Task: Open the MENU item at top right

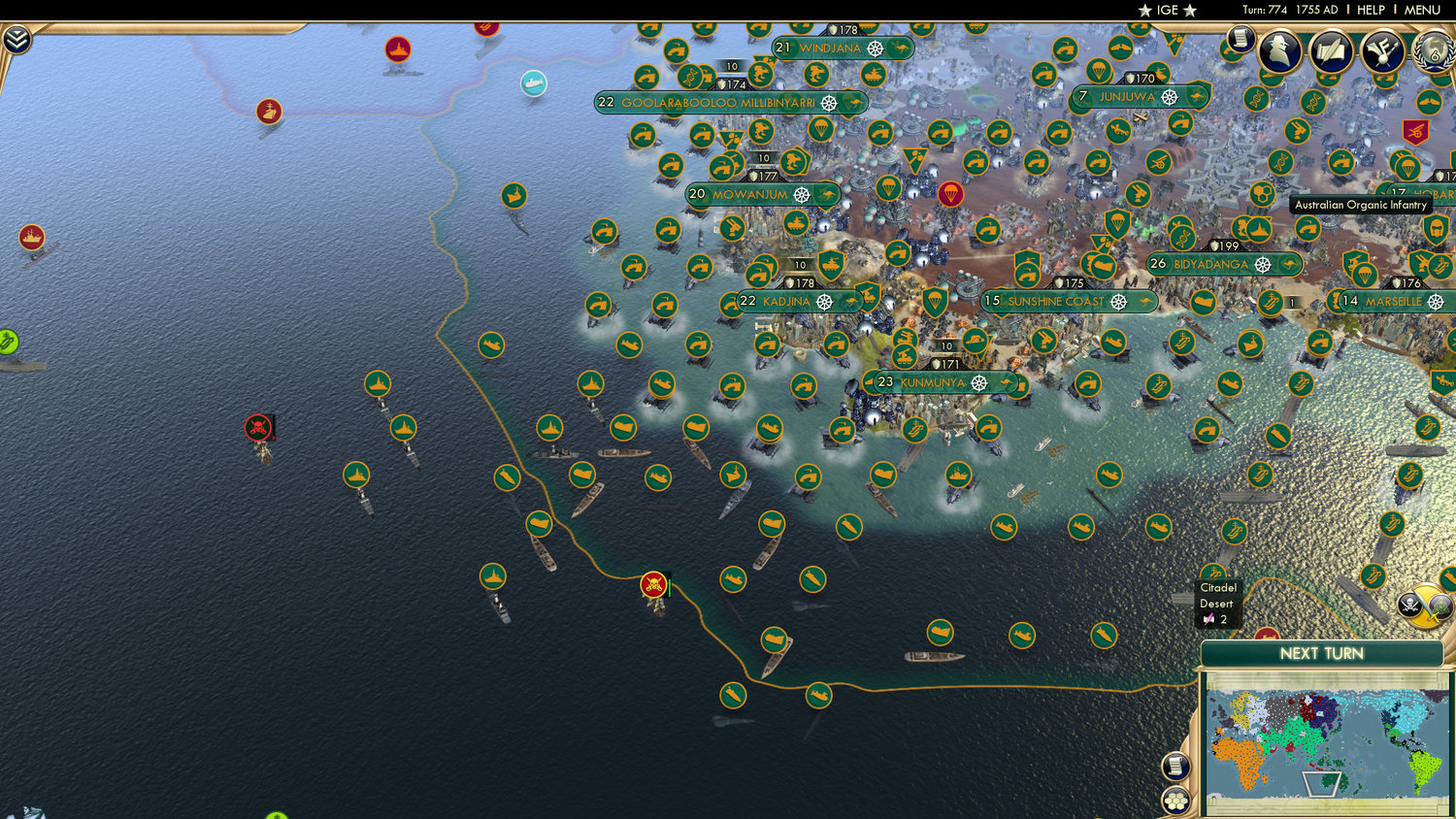Action: [x=1423, y=10]
